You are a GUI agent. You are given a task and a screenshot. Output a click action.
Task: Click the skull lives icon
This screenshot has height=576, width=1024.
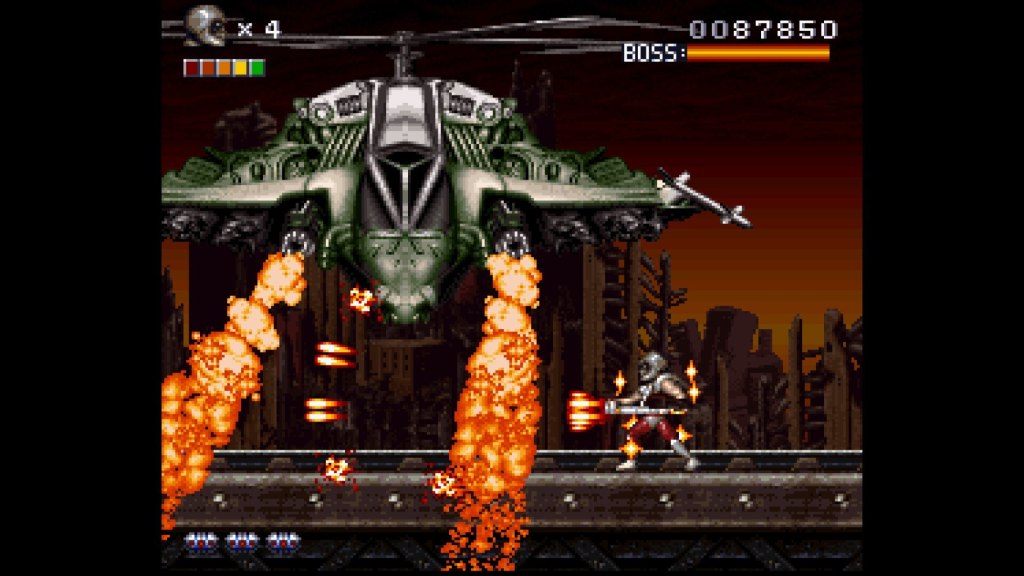click(207, 26)
